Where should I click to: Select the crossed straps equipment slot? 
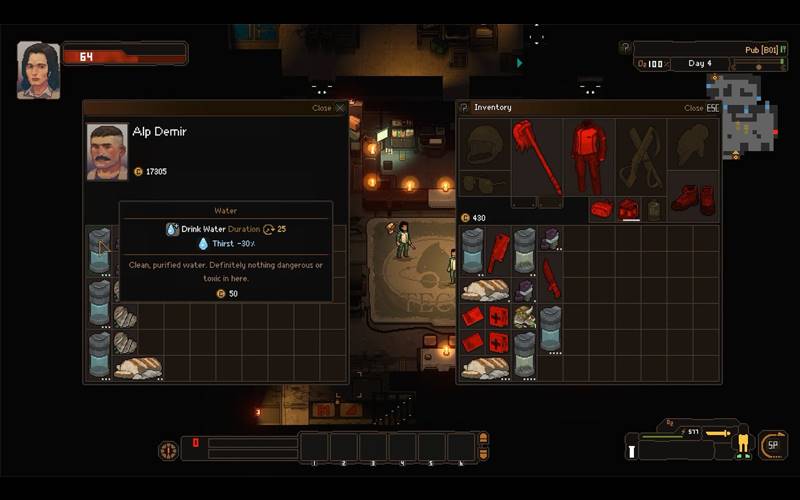(641, 157)
